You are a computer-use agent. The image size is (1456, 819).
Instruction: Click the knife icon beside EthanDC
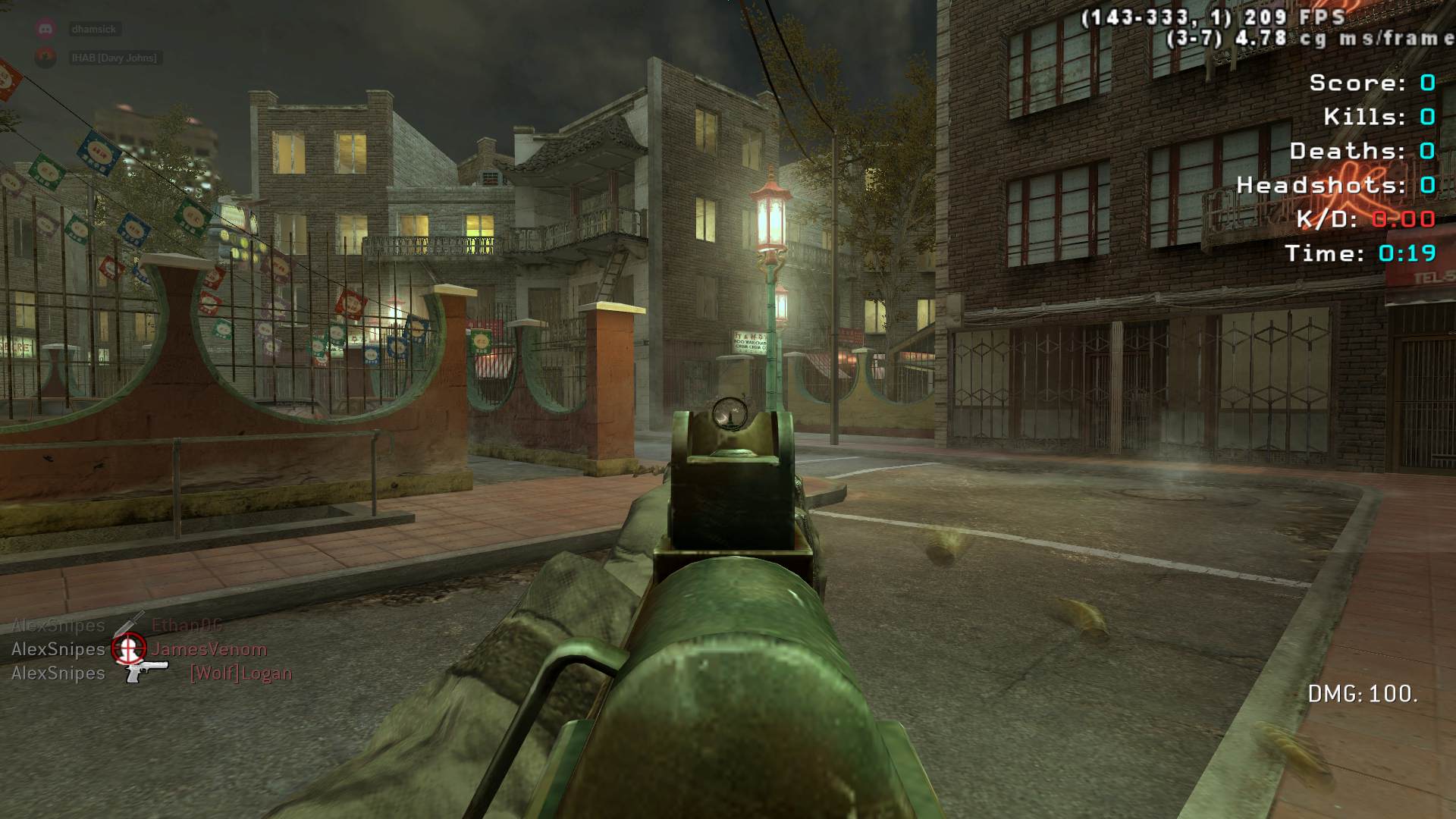[x=129, y=624]
